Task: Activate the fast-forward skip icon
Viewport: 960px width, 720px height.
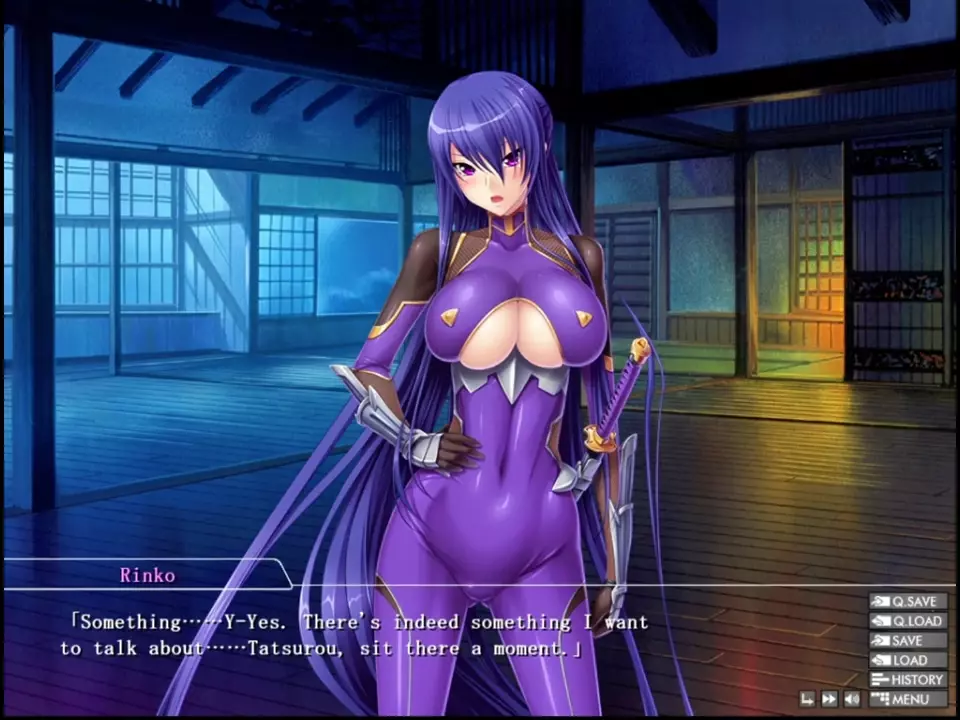Action: coord(829,699)
